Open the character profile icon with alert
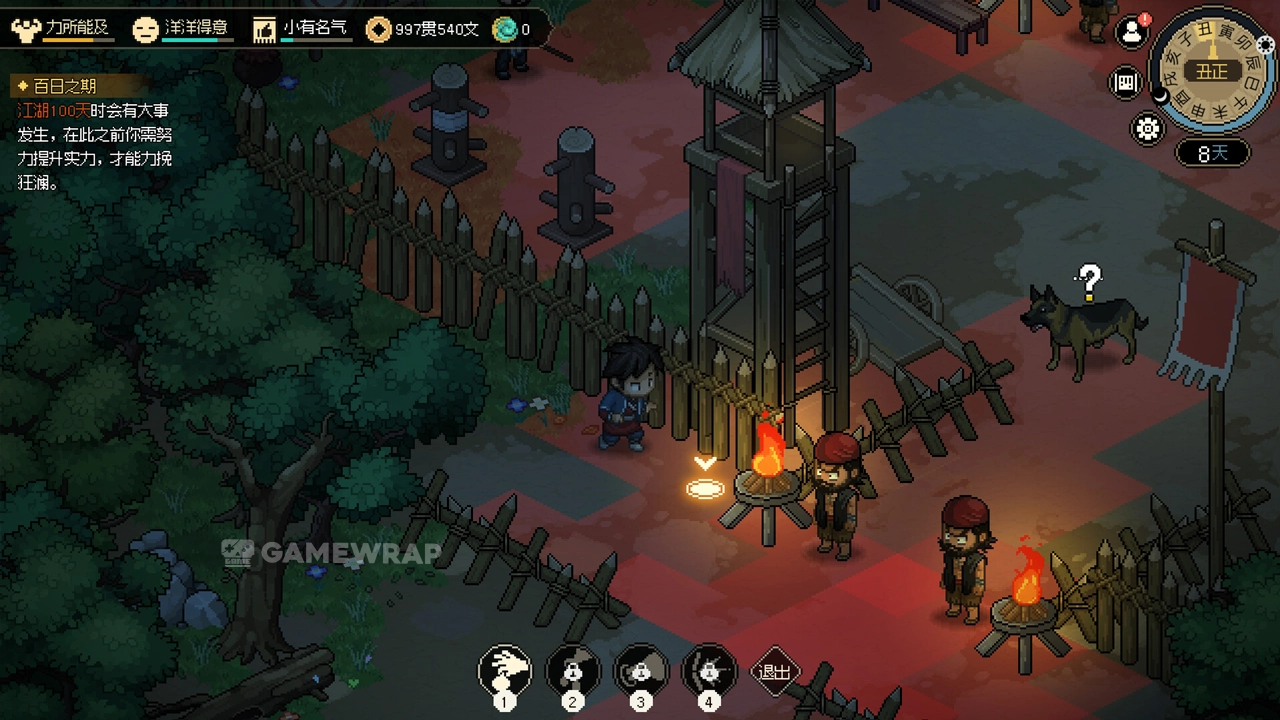 coord(1131,32)
